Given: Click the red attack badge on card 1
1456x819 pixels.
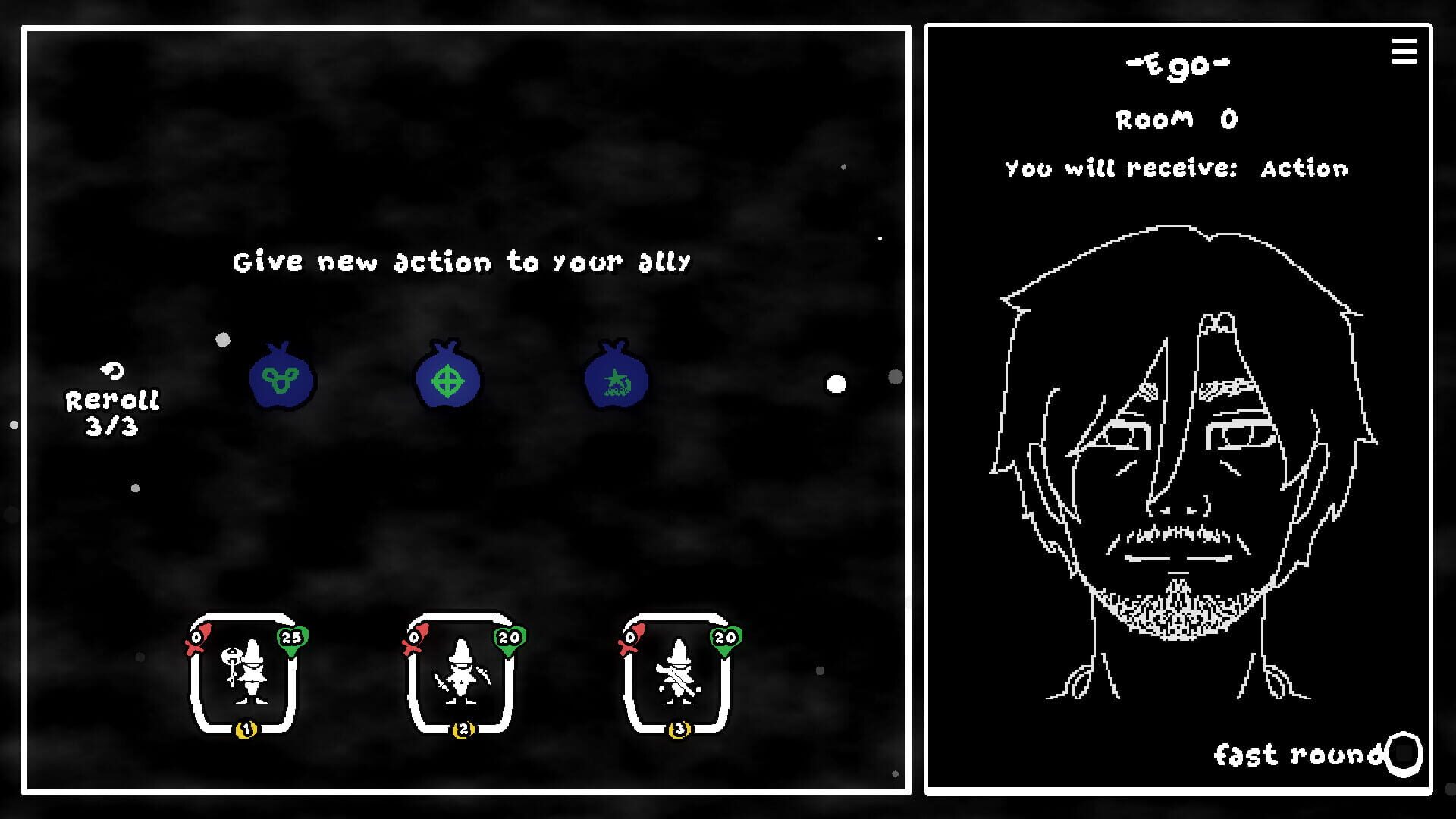Looking at the screenshot, I should (197, 639).
